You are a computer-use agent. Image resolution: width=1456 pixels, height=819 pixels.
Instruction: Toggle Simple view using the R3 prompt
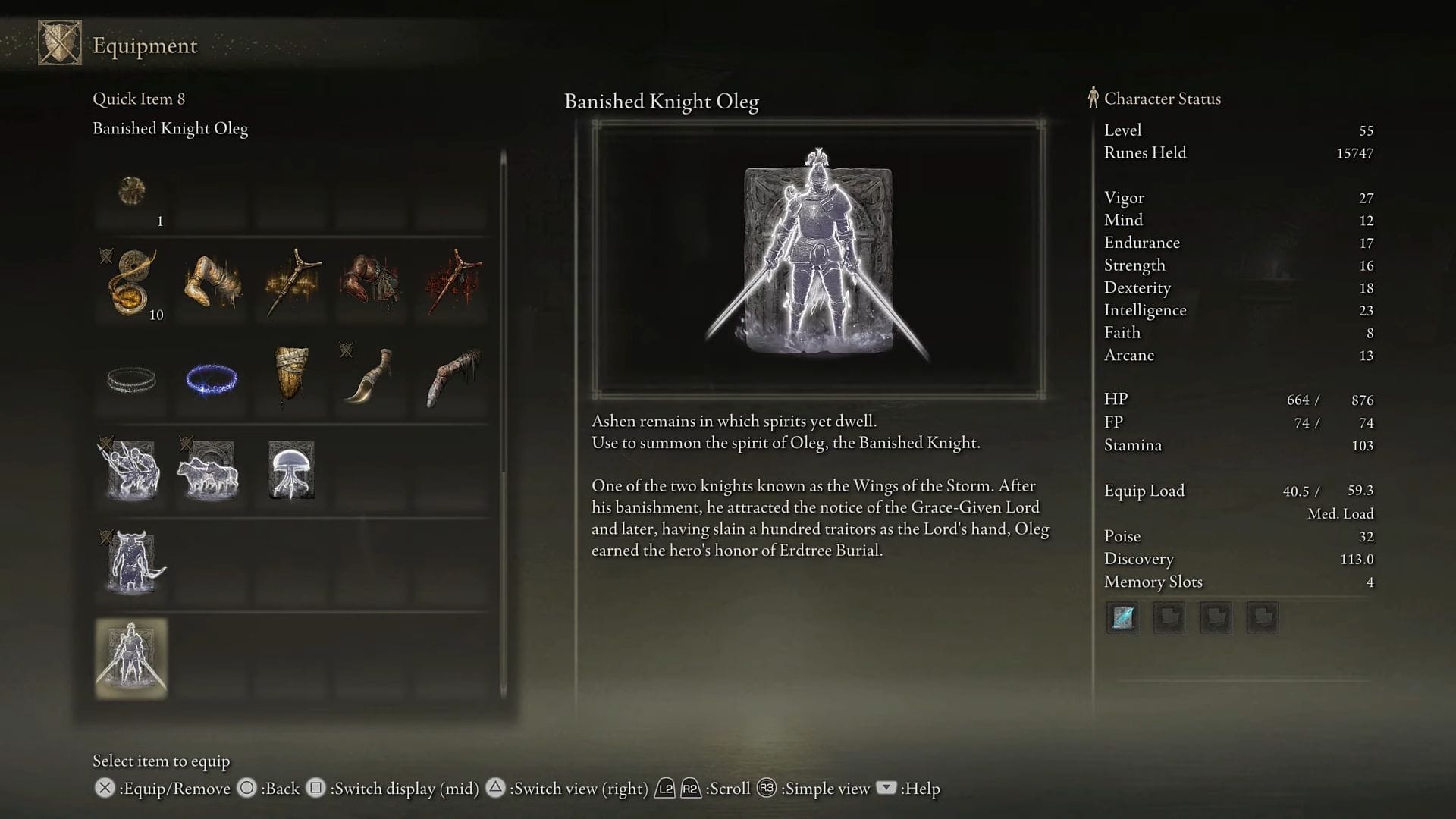[x=766, y=789]
